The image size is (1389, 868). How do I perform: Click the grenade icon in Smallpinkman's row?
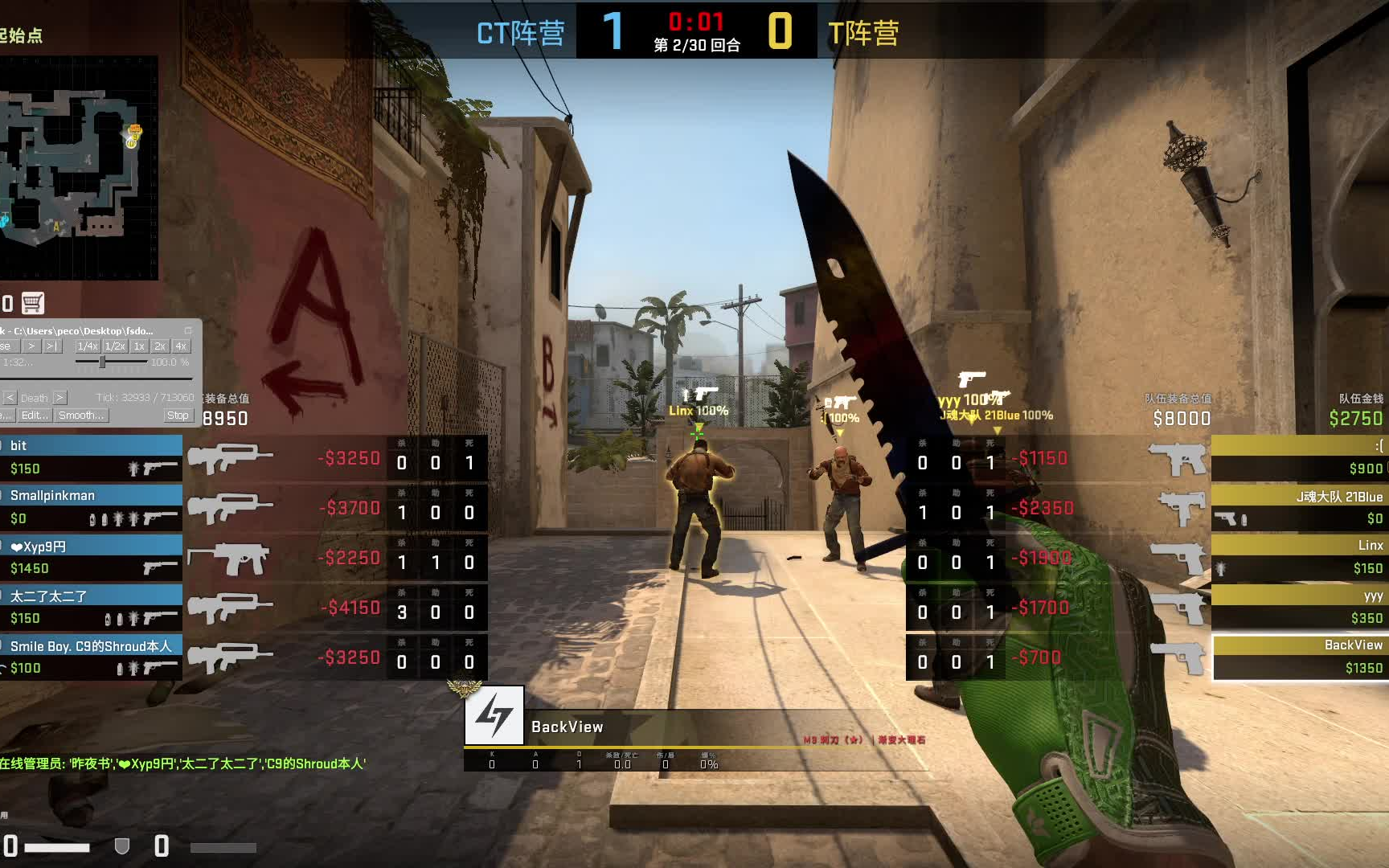pos(117,520)
